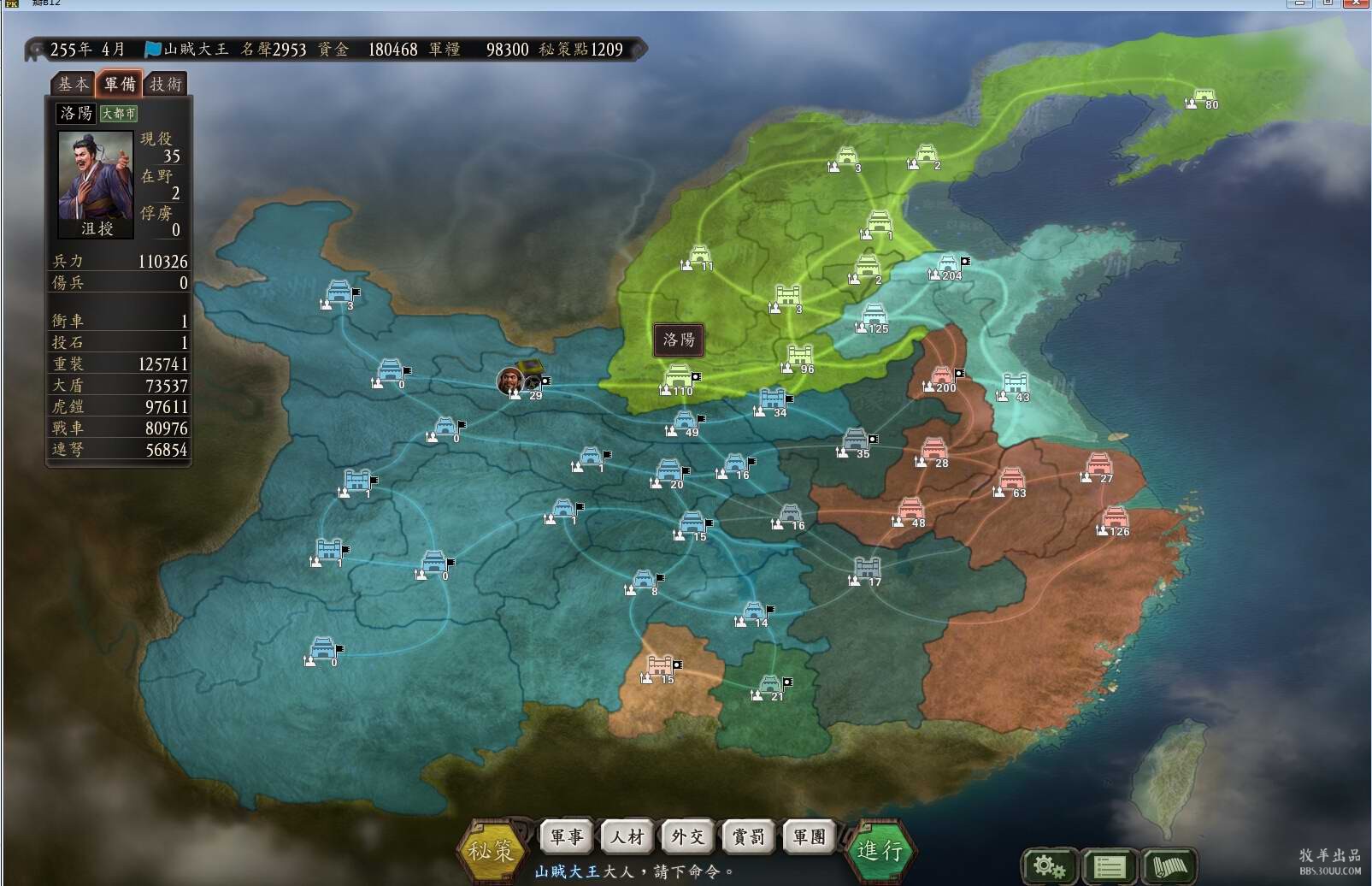Choose the 人材 personnel menu
This screenshot has width=1372, height=886.
[x=627, y=836]
